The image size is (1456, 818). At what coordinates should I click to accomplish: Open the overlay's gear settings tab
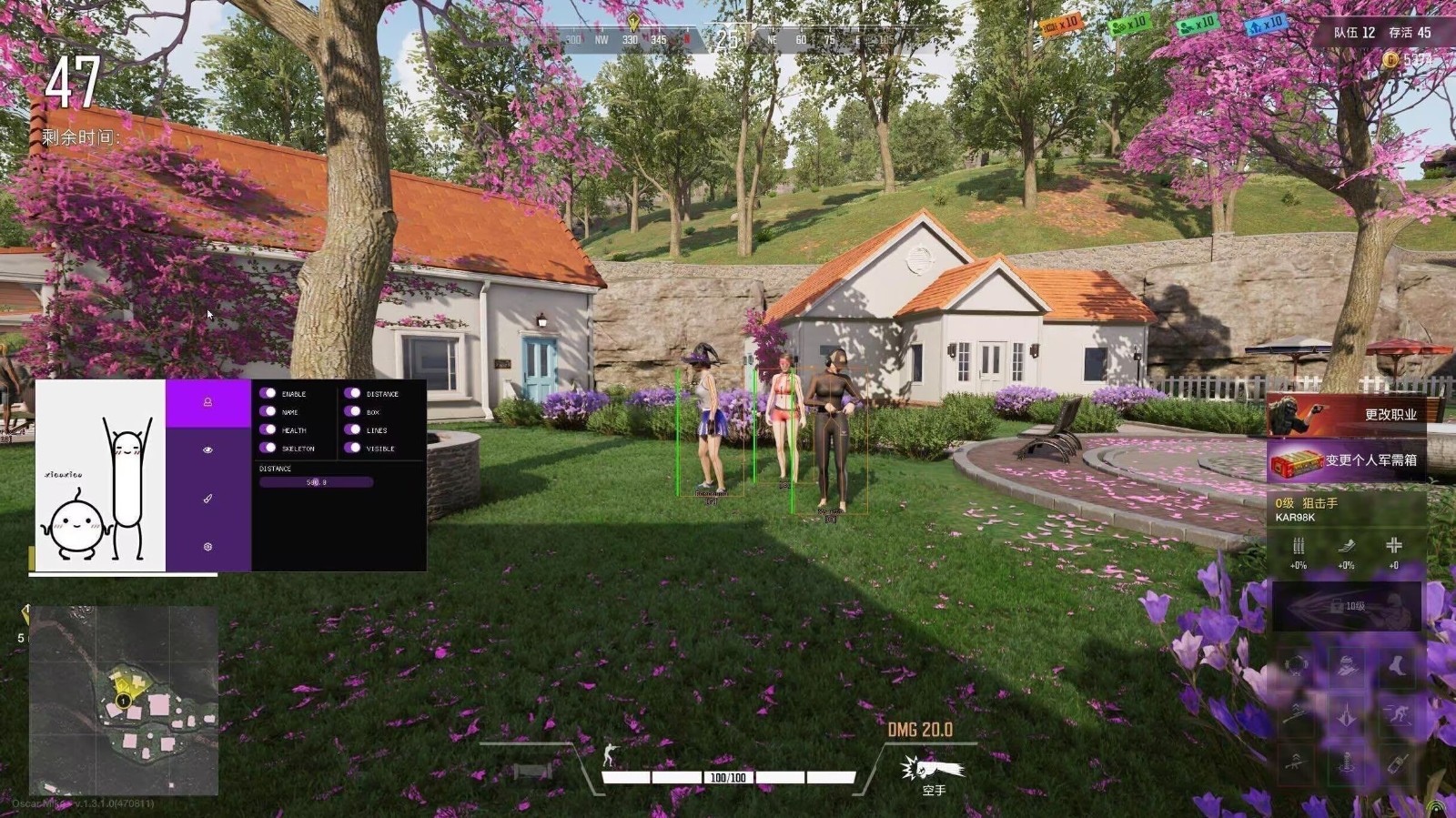point(207,547)
